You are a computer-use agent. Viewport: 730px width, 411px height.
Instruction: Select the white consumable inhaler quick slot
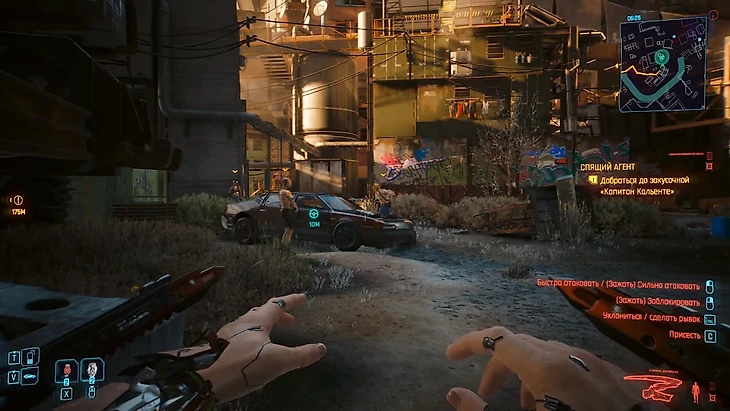(92, 371)
